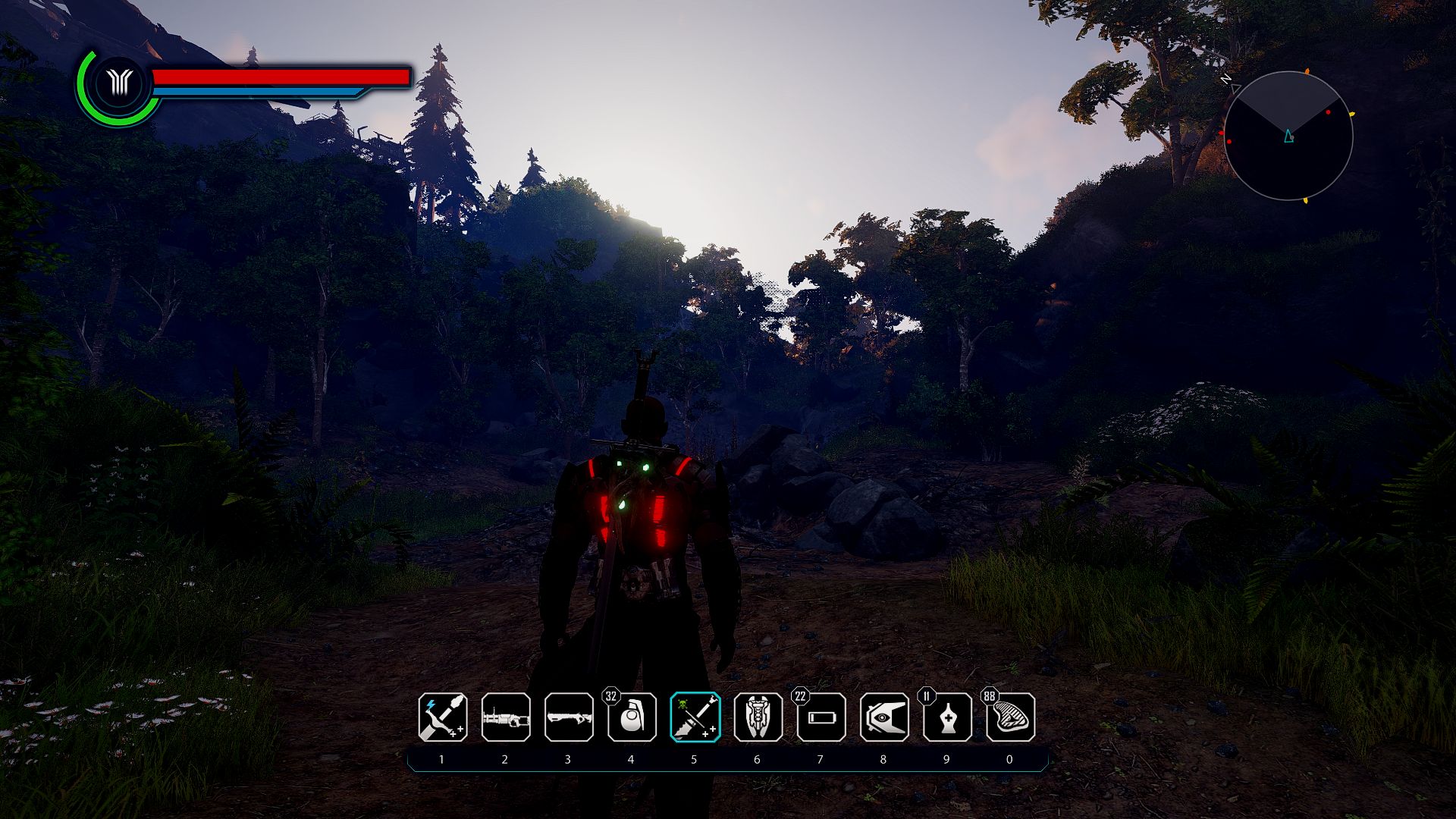Use the battery item showing 22

click(x=821, y=717)
